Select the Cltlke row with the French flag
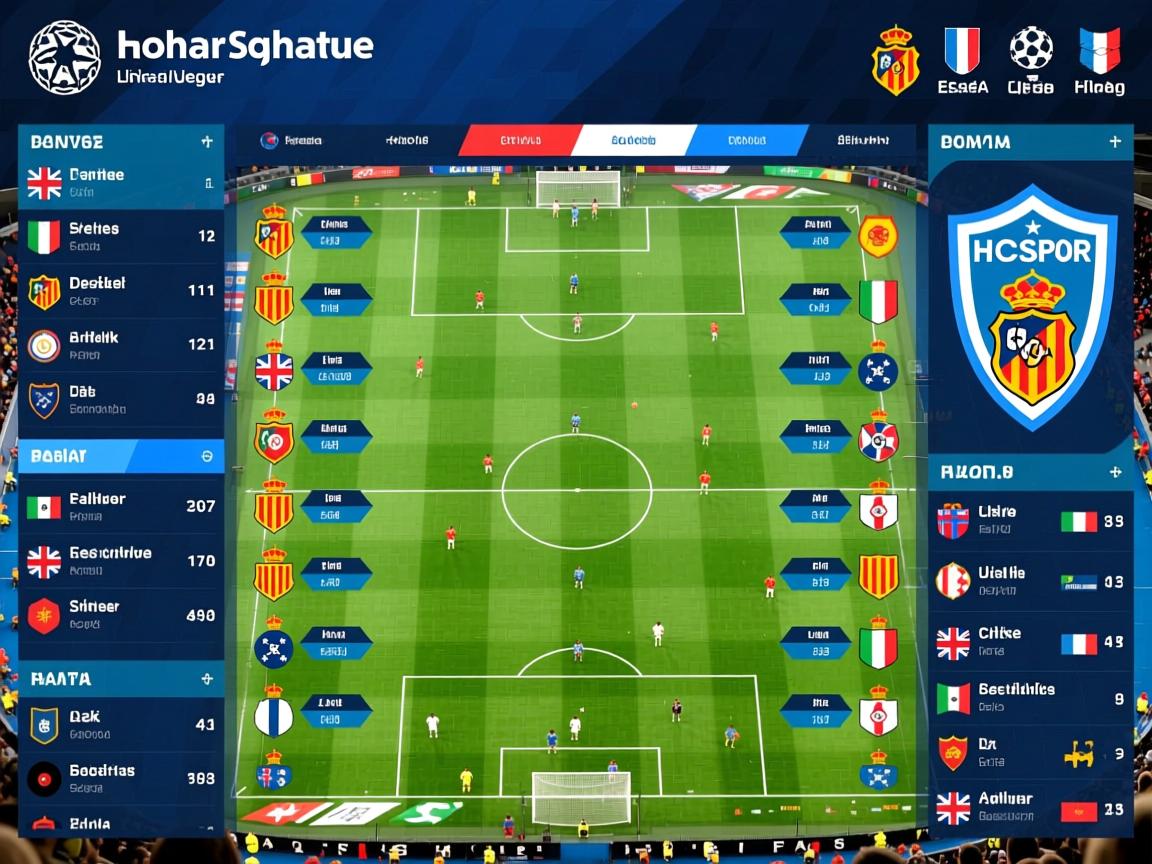This screenshot has height=864, width=1152. tap(1030, 642)
